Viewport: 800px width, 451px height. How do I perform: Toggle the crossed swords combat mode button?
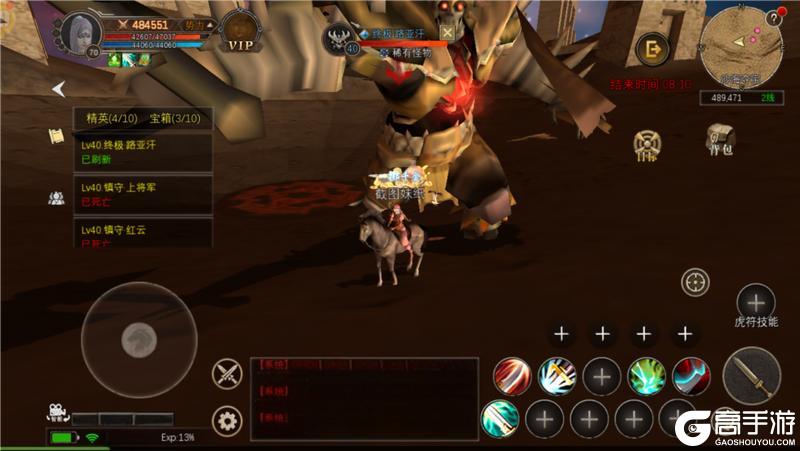tap(228, 375)
